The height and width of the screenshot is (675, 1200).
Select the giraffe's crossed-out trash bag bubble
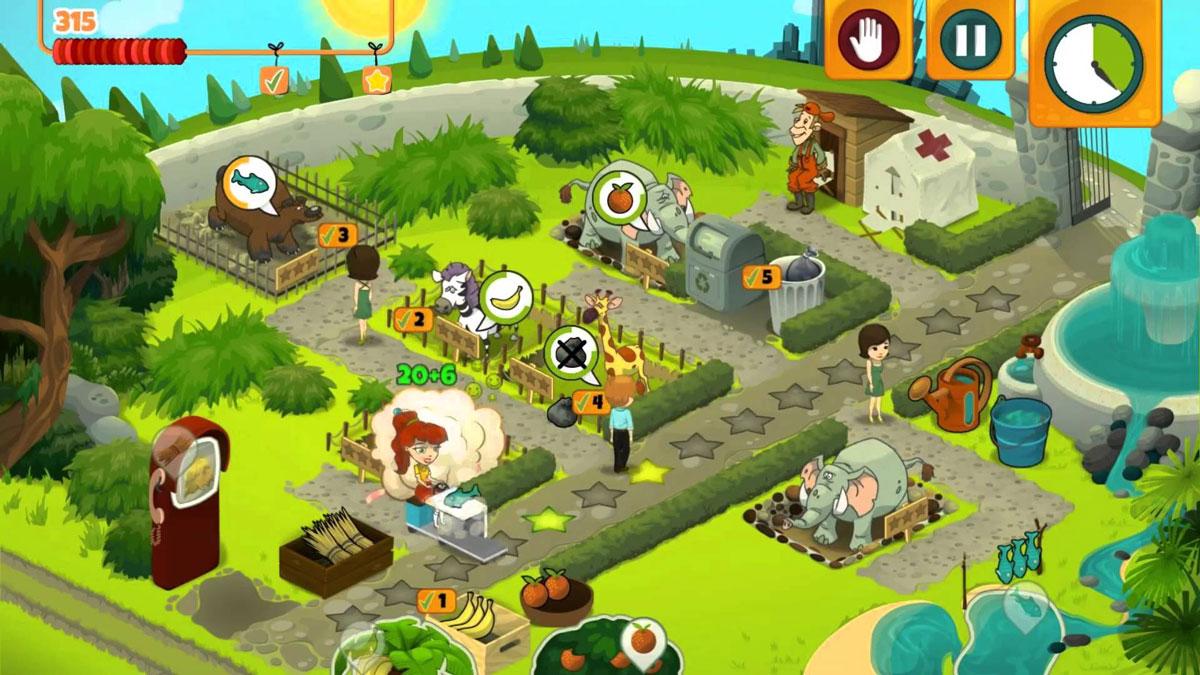571,354
